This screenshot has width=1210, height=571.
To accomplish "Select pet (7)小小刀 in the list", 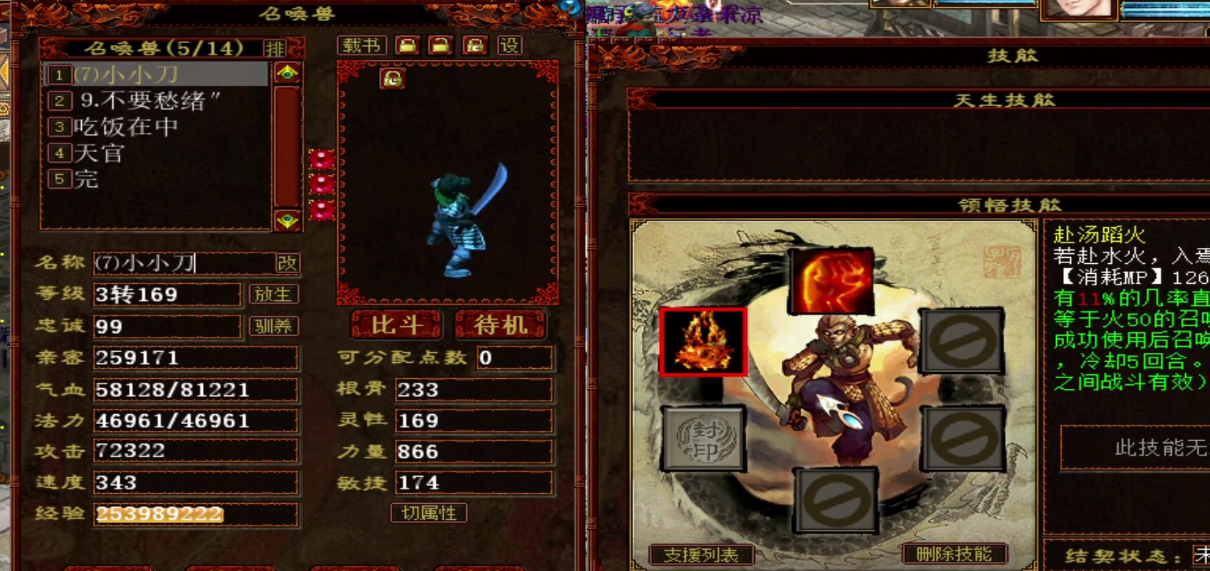I will click(x=157, y=74).
